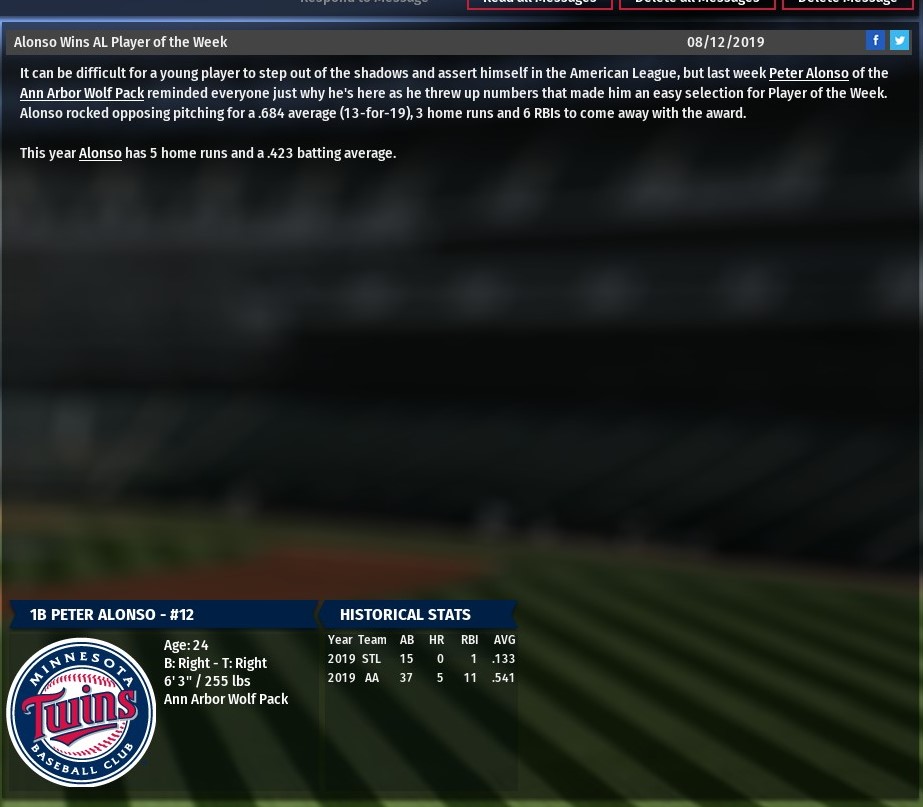Viewport: 923px width, 807px height.
Task: Open the Peter Alonso player link
Action: 808,74
